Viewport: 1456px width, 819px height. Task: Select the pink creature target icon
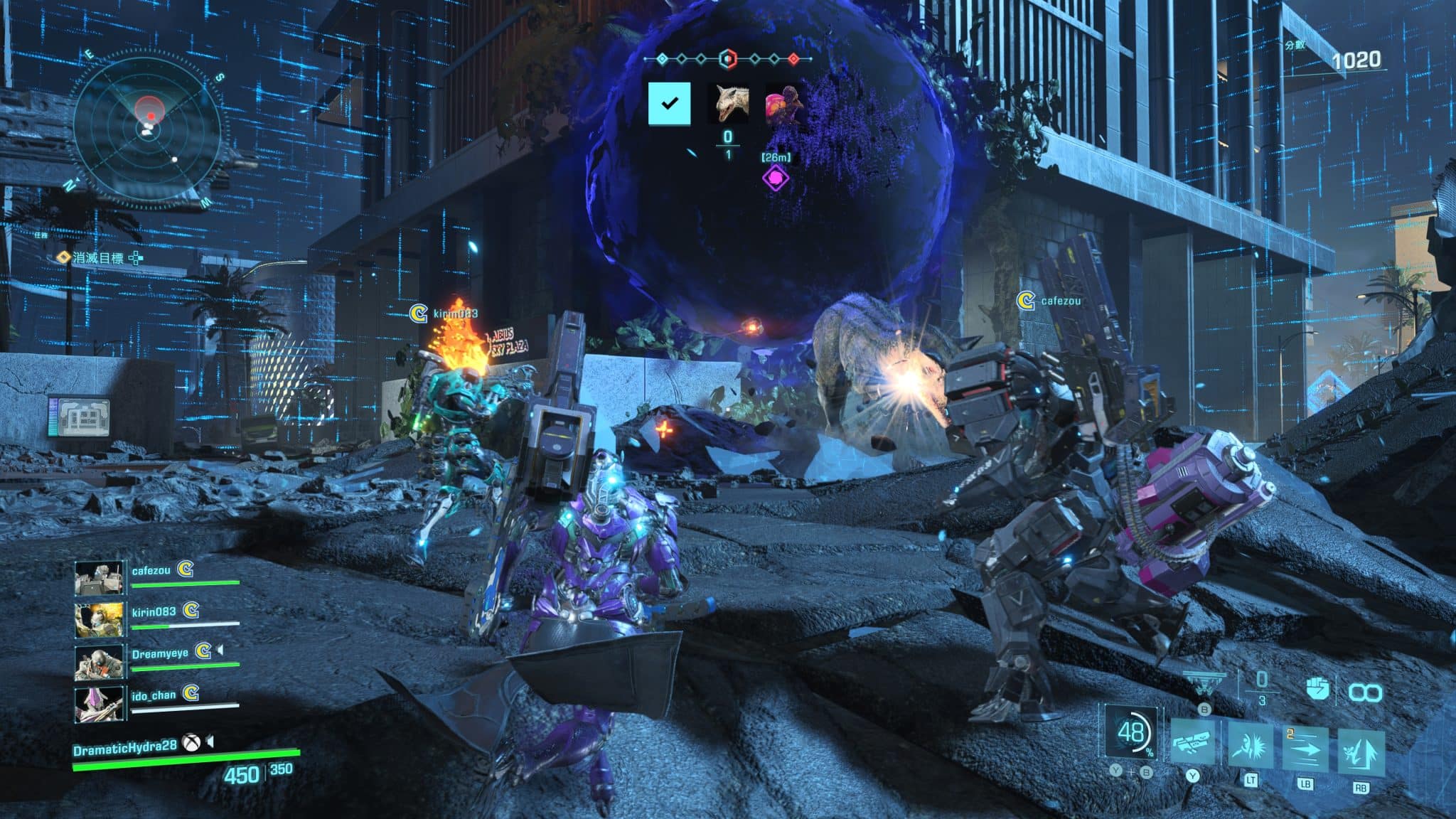[x=783, y=104]
